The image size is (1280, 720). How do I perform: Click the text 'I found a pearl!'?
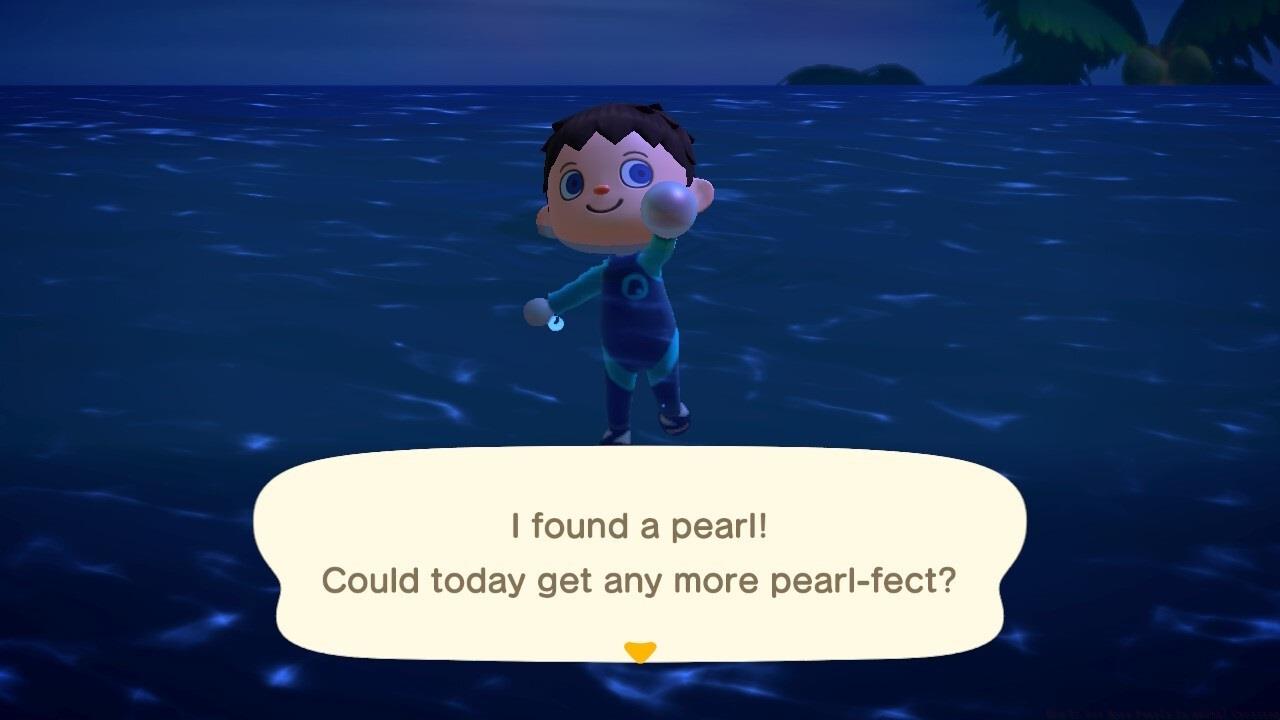point(640,526)
